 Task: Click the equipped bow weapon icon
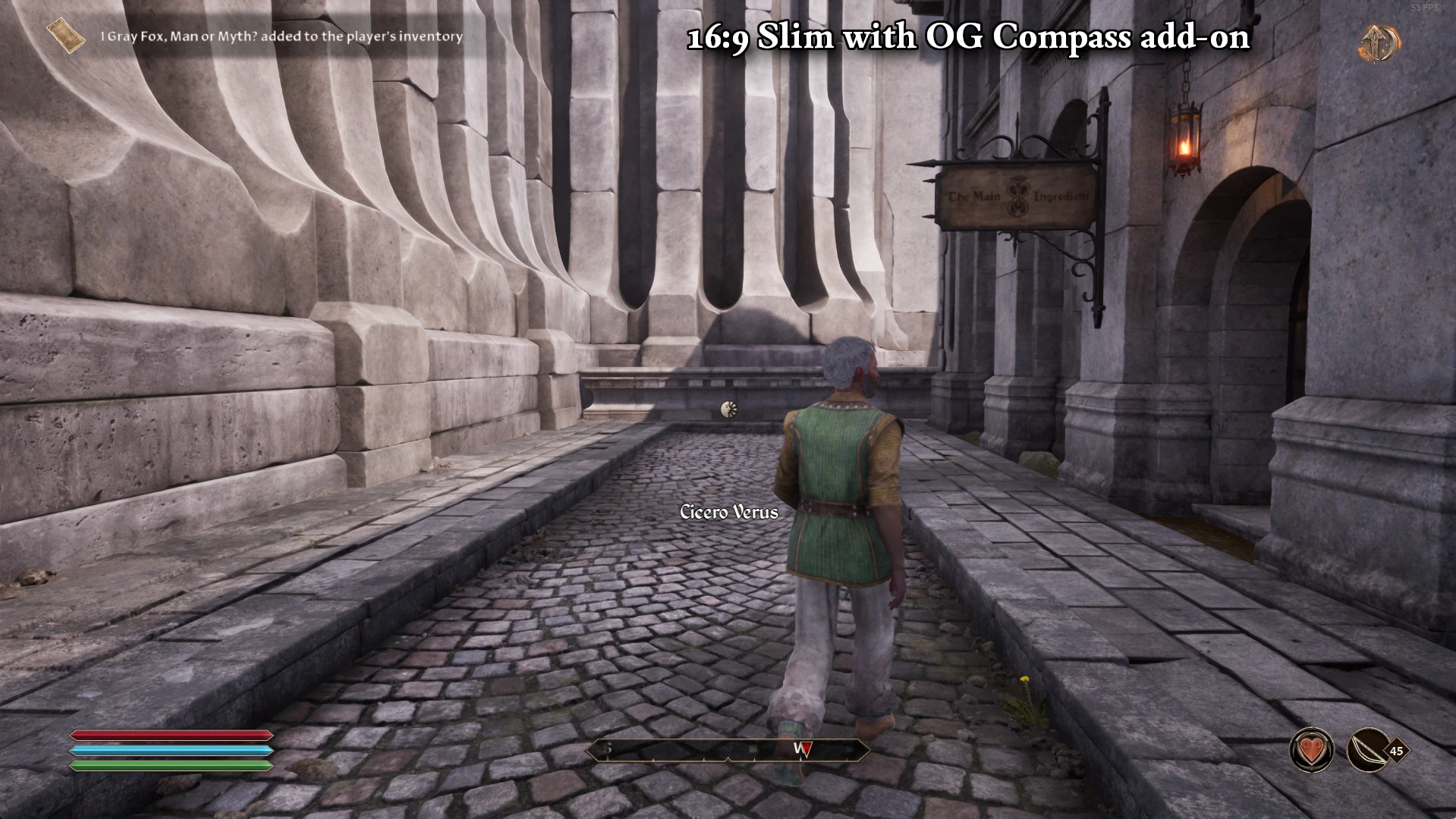point(1368,751)
